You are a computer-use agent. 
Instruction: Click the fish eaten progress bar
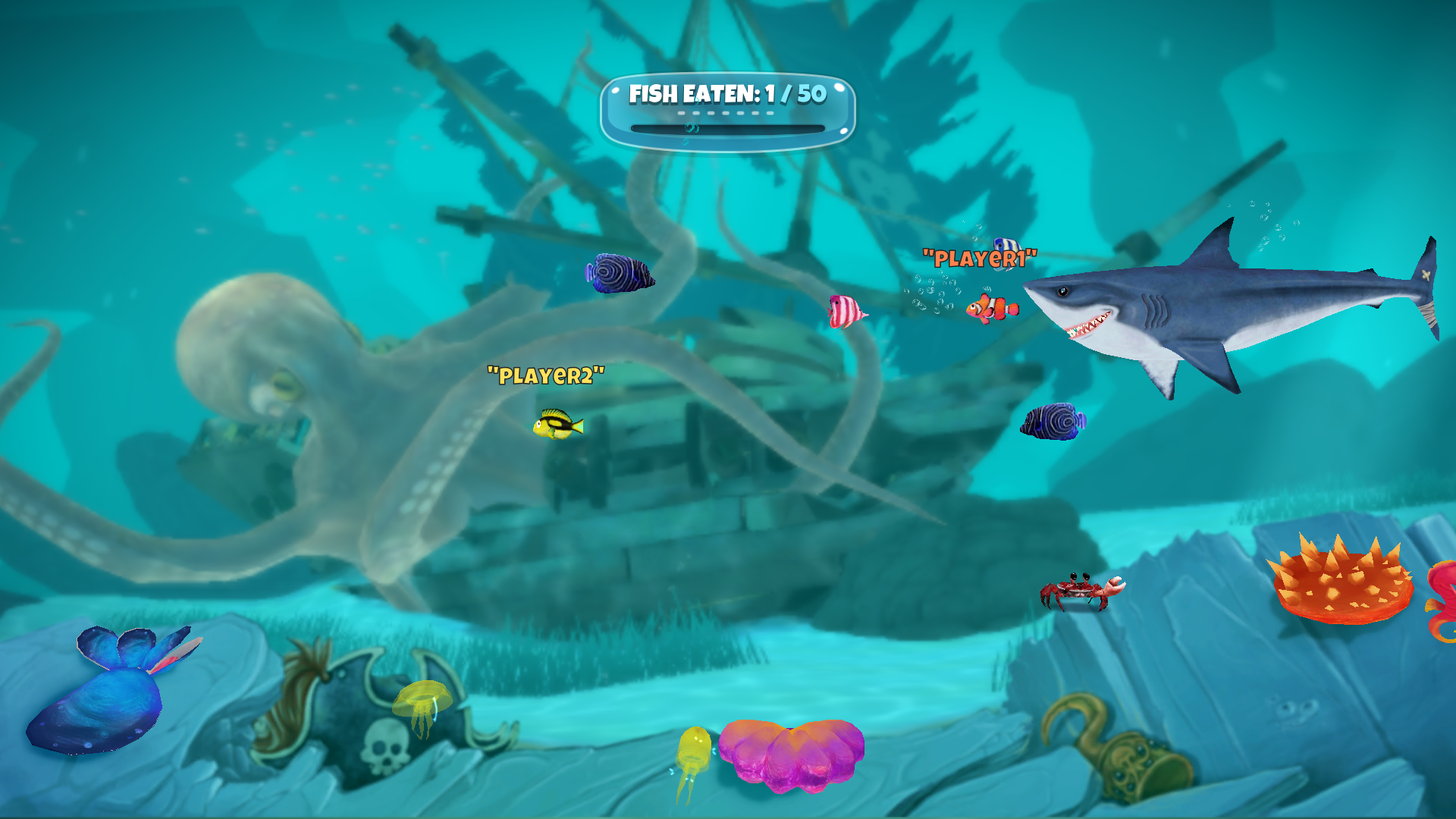726,129
